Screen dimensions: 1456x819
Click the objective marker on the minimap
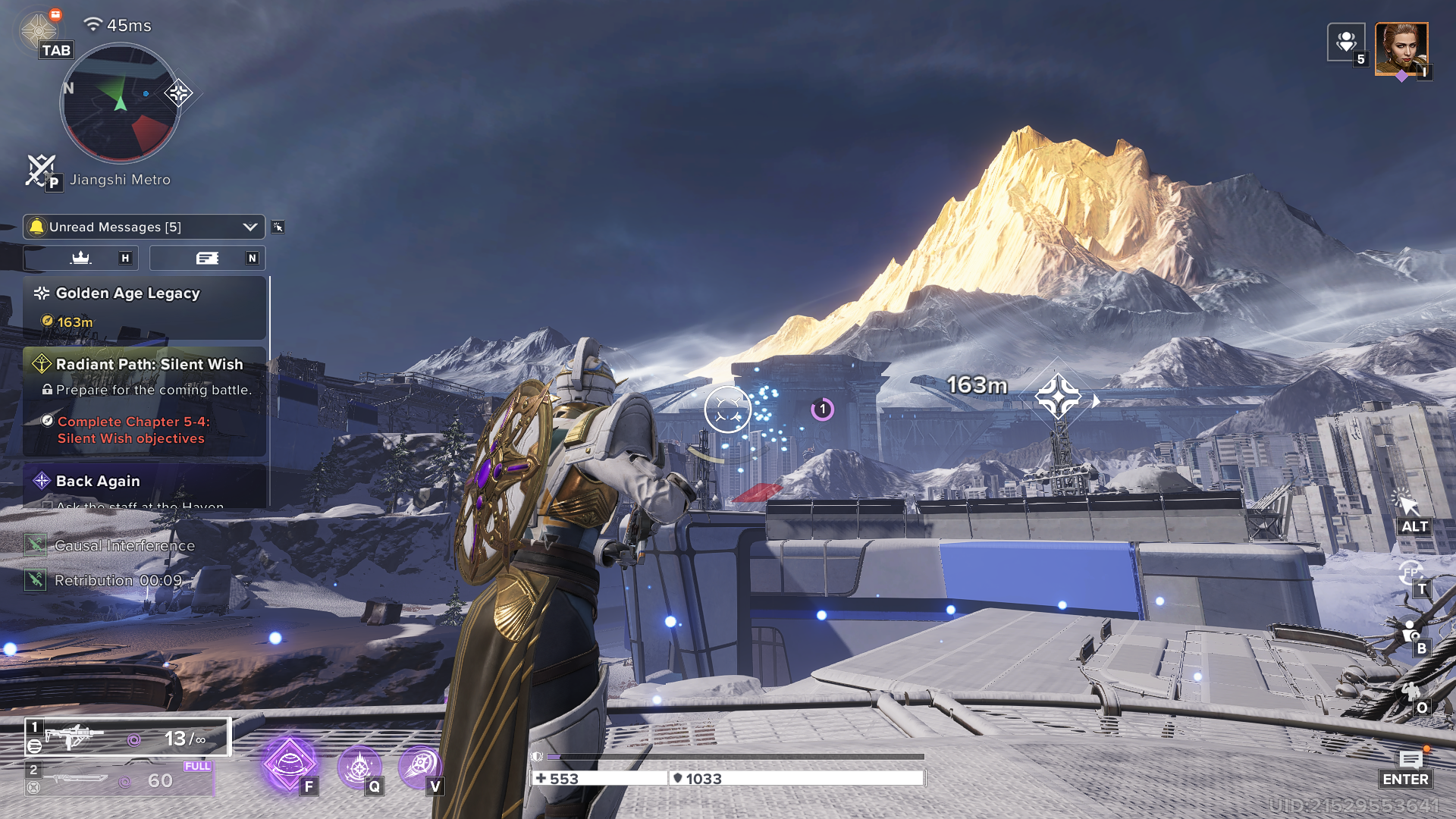click(178, 93)
